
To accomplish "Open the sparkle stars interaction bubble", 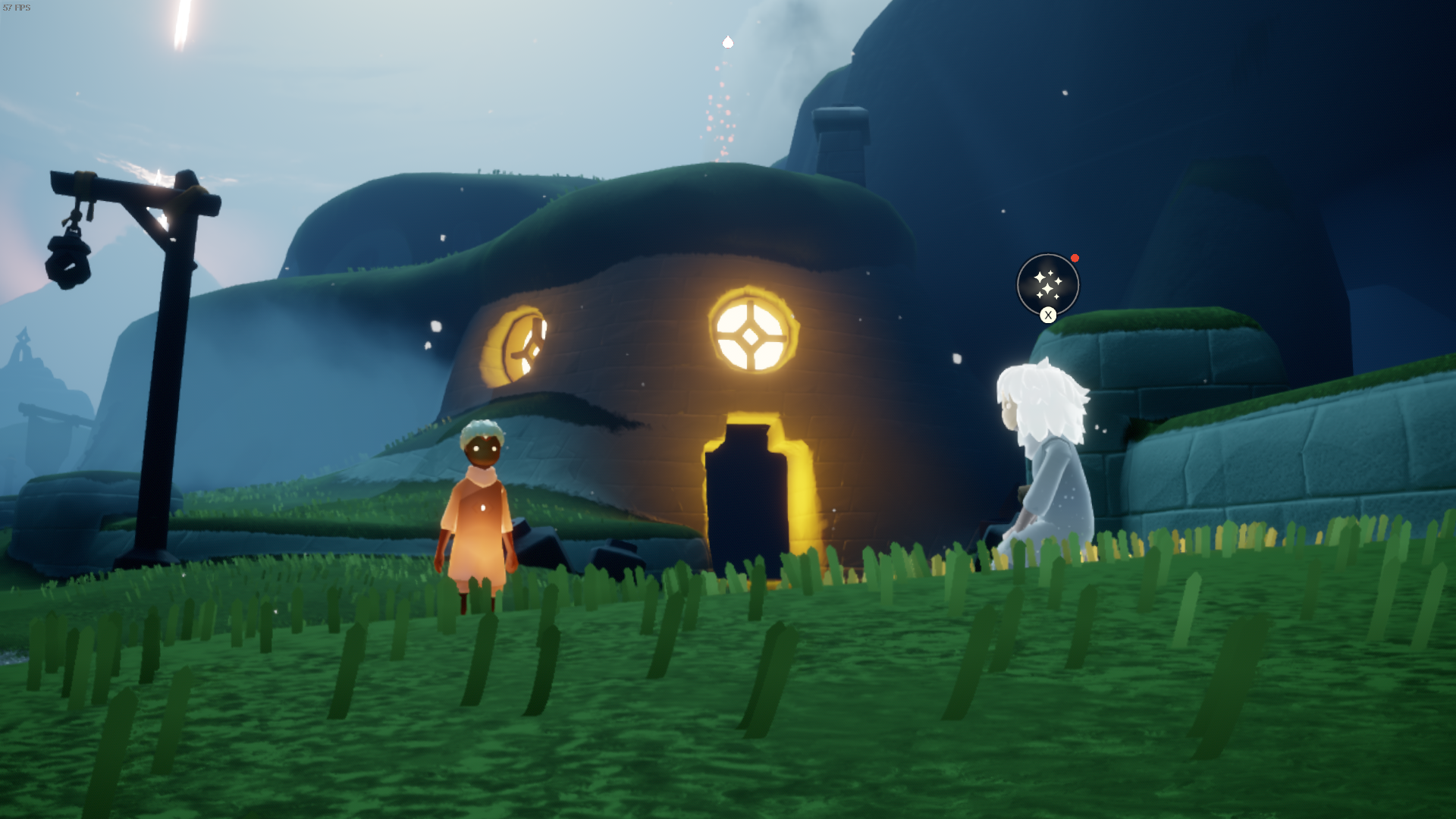I will pyautogui.click(x=1047, y=284).
